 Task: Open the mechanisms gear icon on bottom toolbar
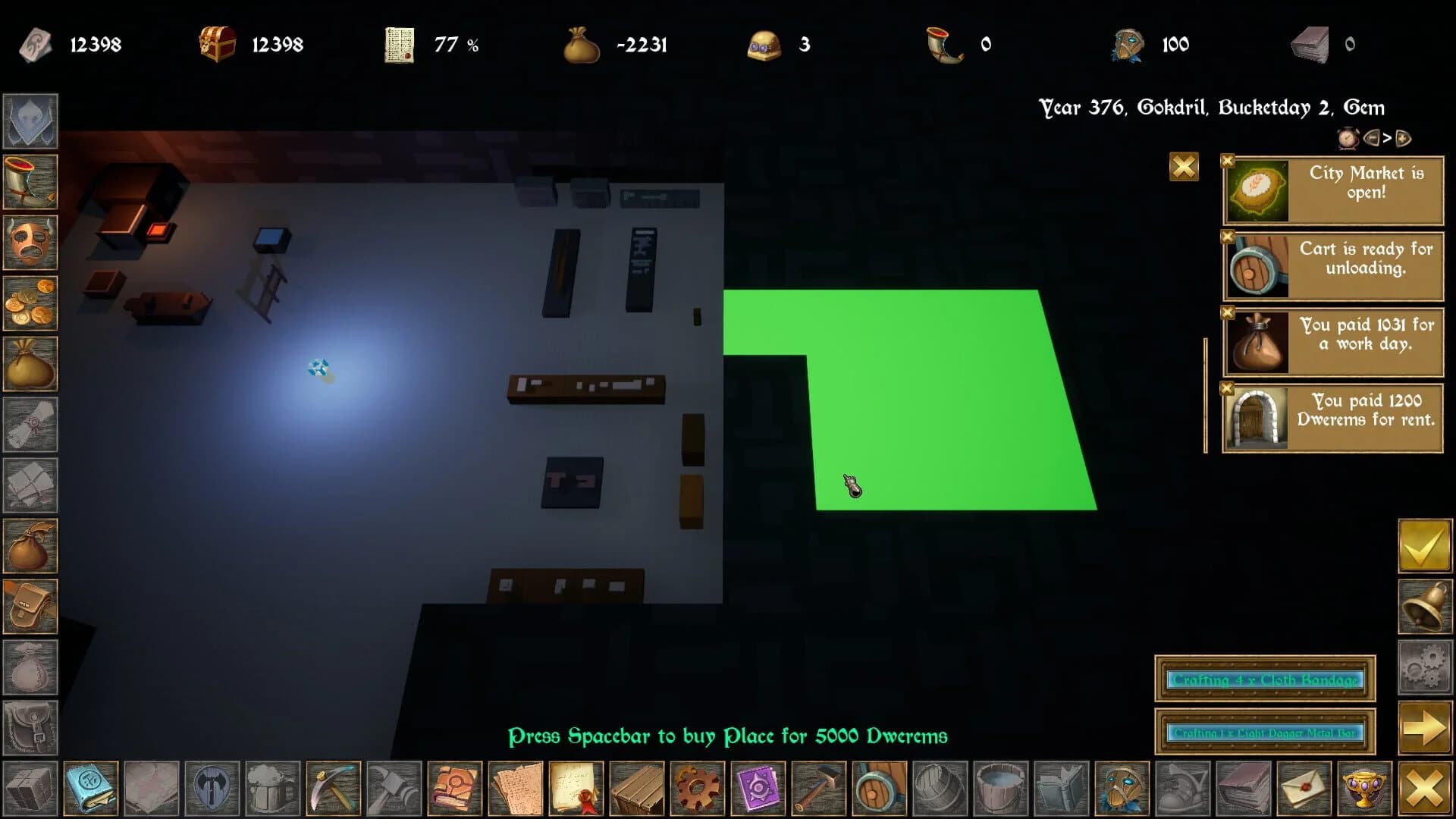tap(698, 790)
